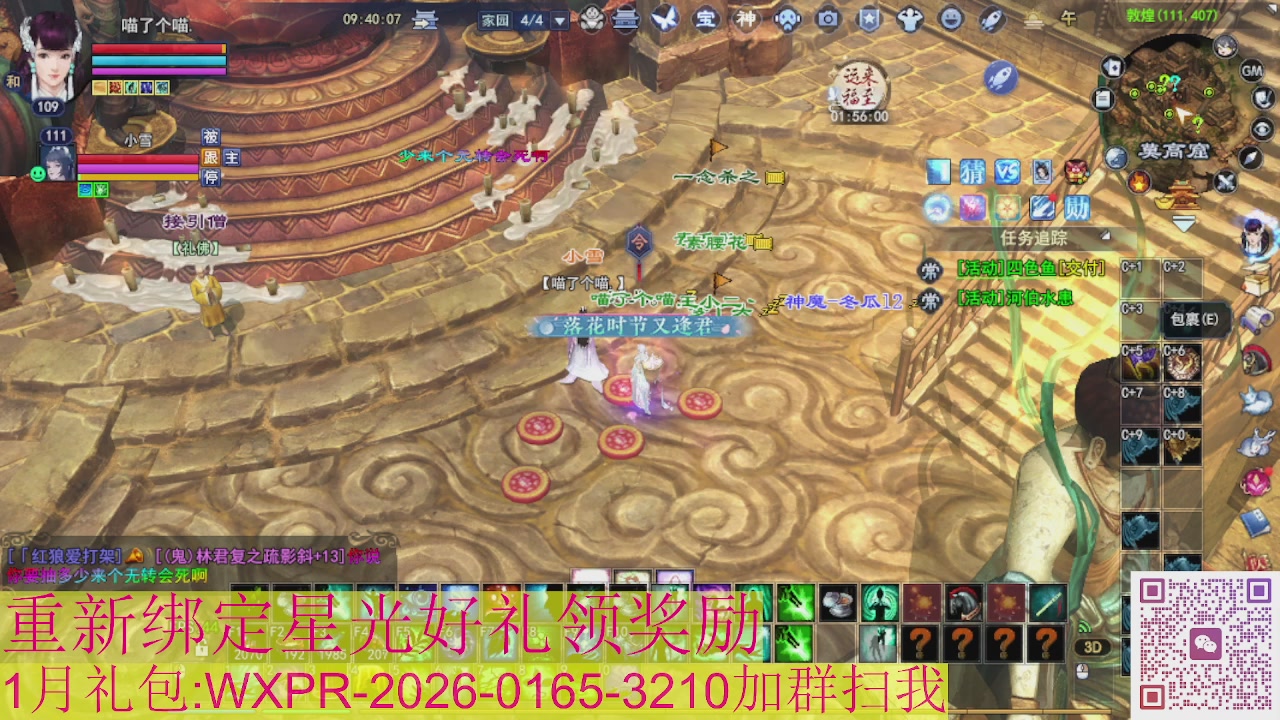Viewport: 1280px width, 720px height.
Task: Select the crossed swords PK icon near the minimap
Action: pyautogui.click(x=1226, y=180)
